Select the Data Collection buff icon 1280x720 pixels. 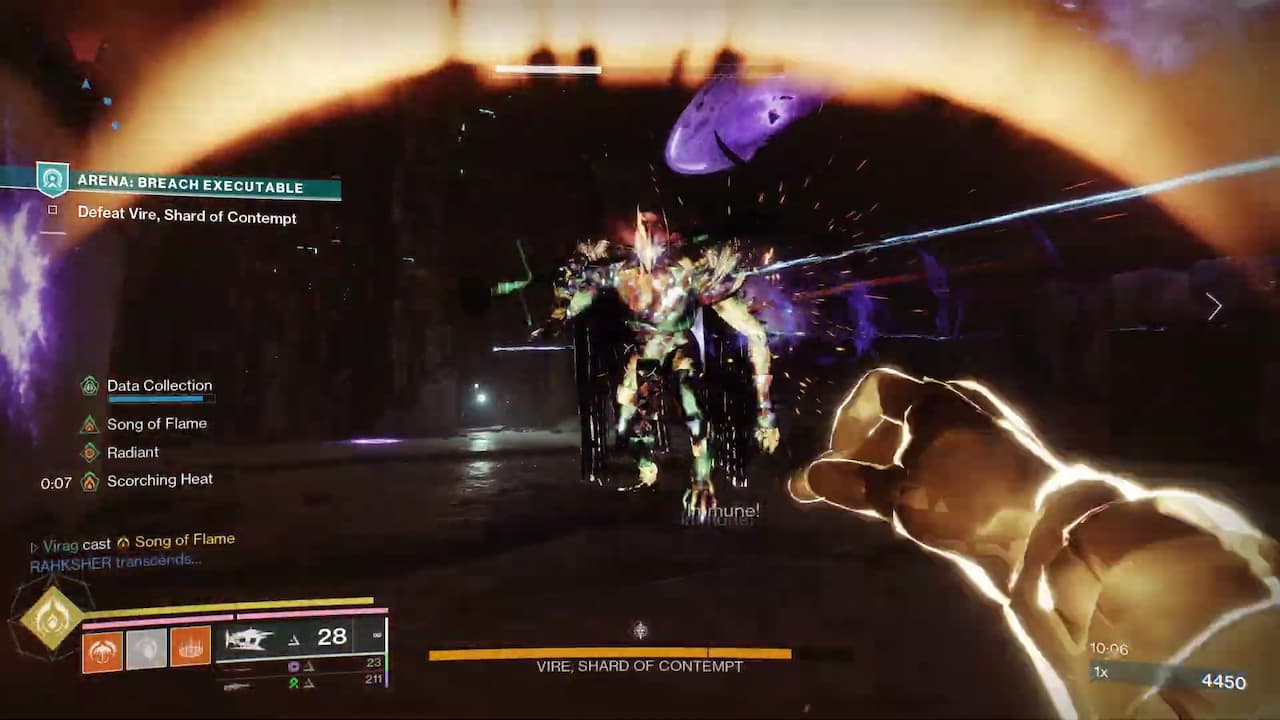[90, 386]
